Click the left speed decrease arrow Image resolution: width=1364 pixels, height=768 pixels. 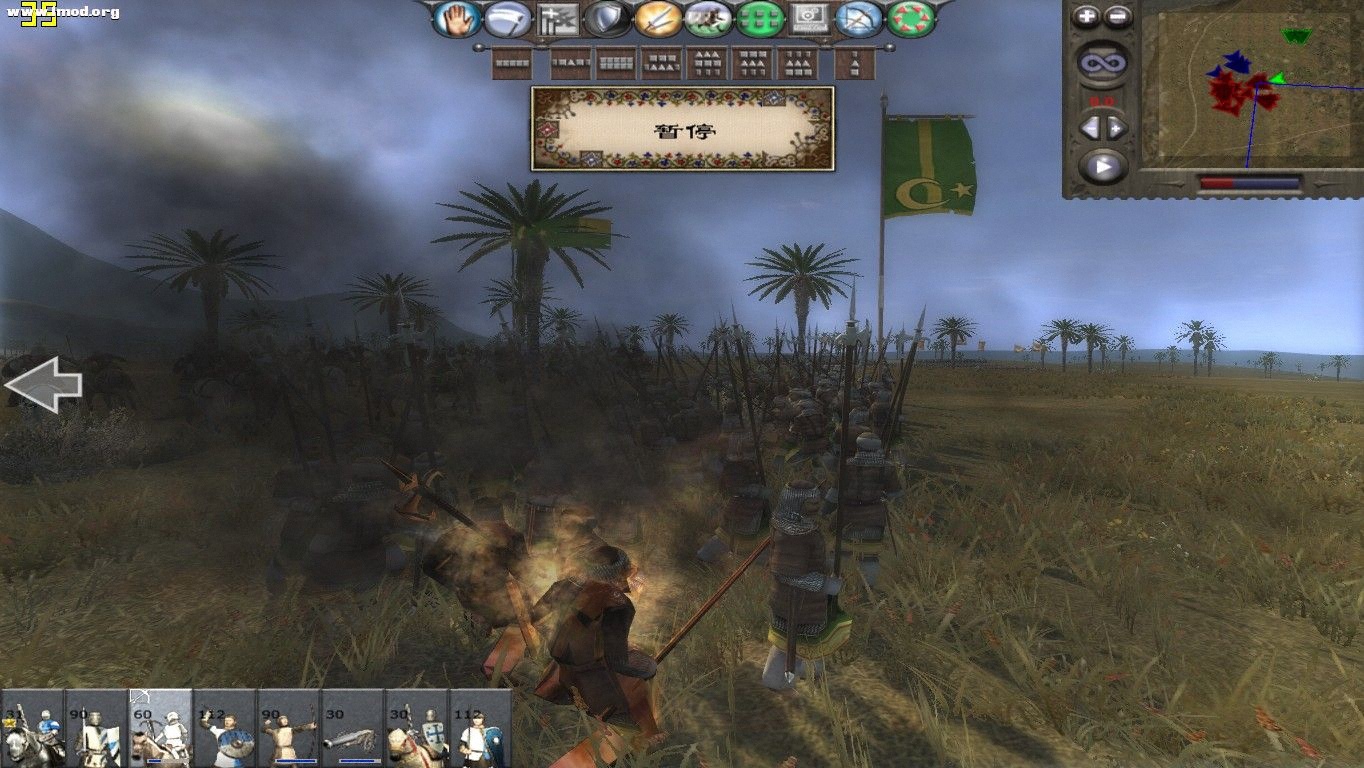(1091, 125)
